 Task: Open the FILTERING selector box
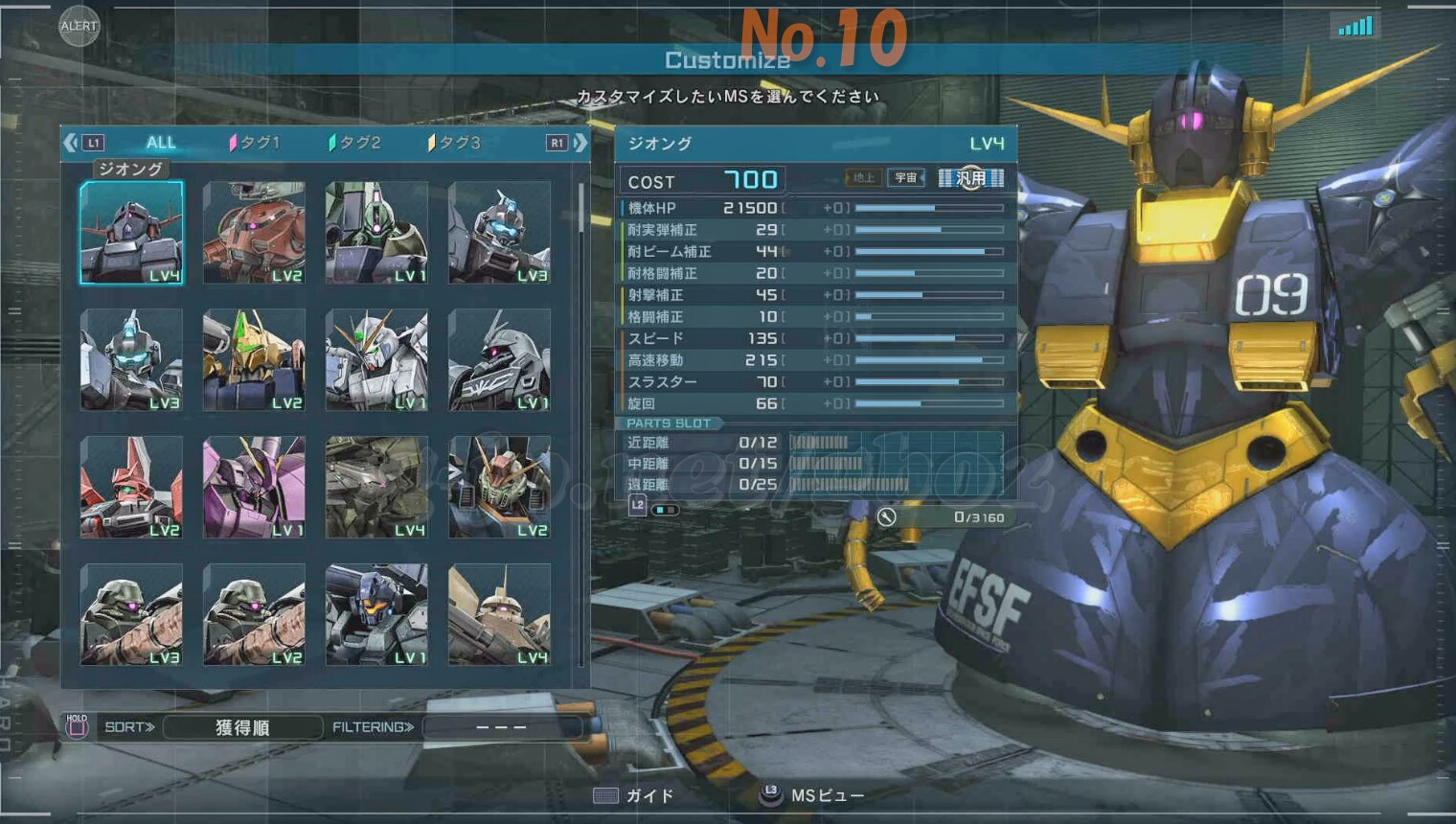point(501,727)
